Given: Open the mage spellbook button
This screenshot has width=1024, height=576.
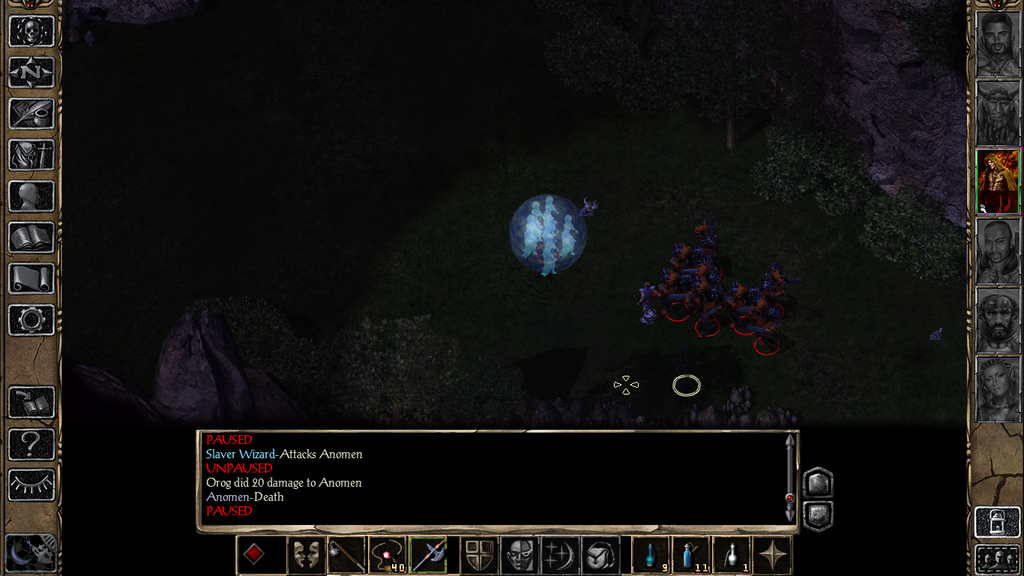Looking at the screenshot, I should (31, 237).
